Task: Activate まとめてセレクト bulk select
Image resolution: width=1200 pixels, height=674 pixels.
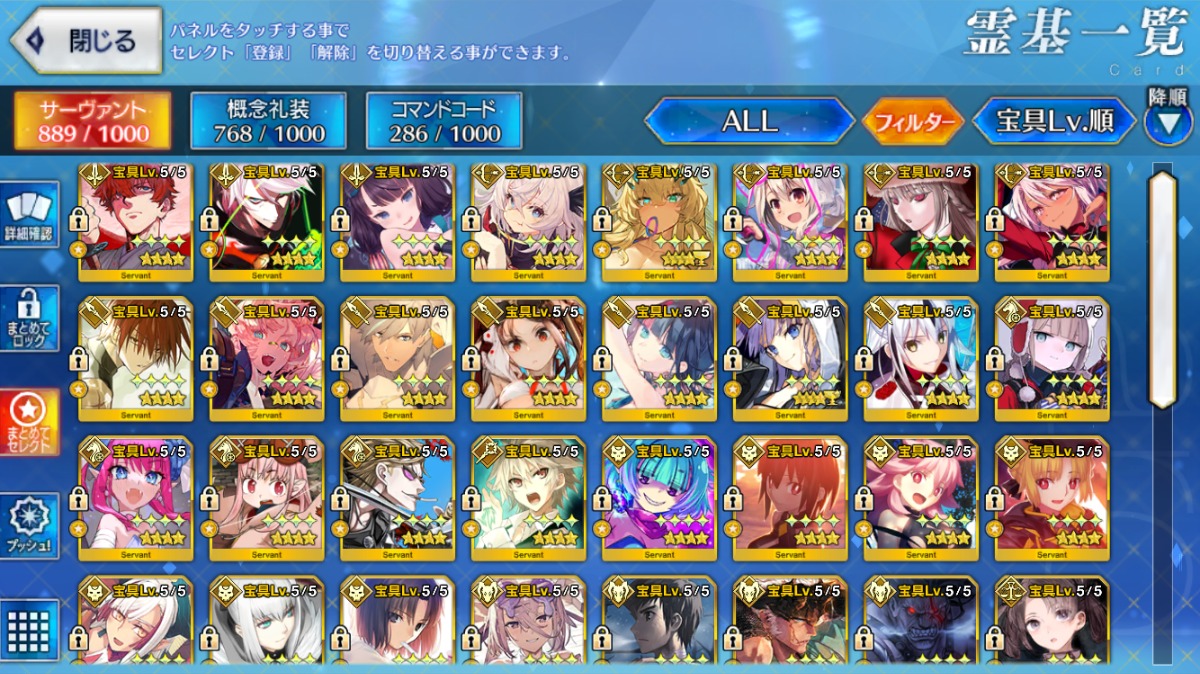Action: click(x=30, y=421)
